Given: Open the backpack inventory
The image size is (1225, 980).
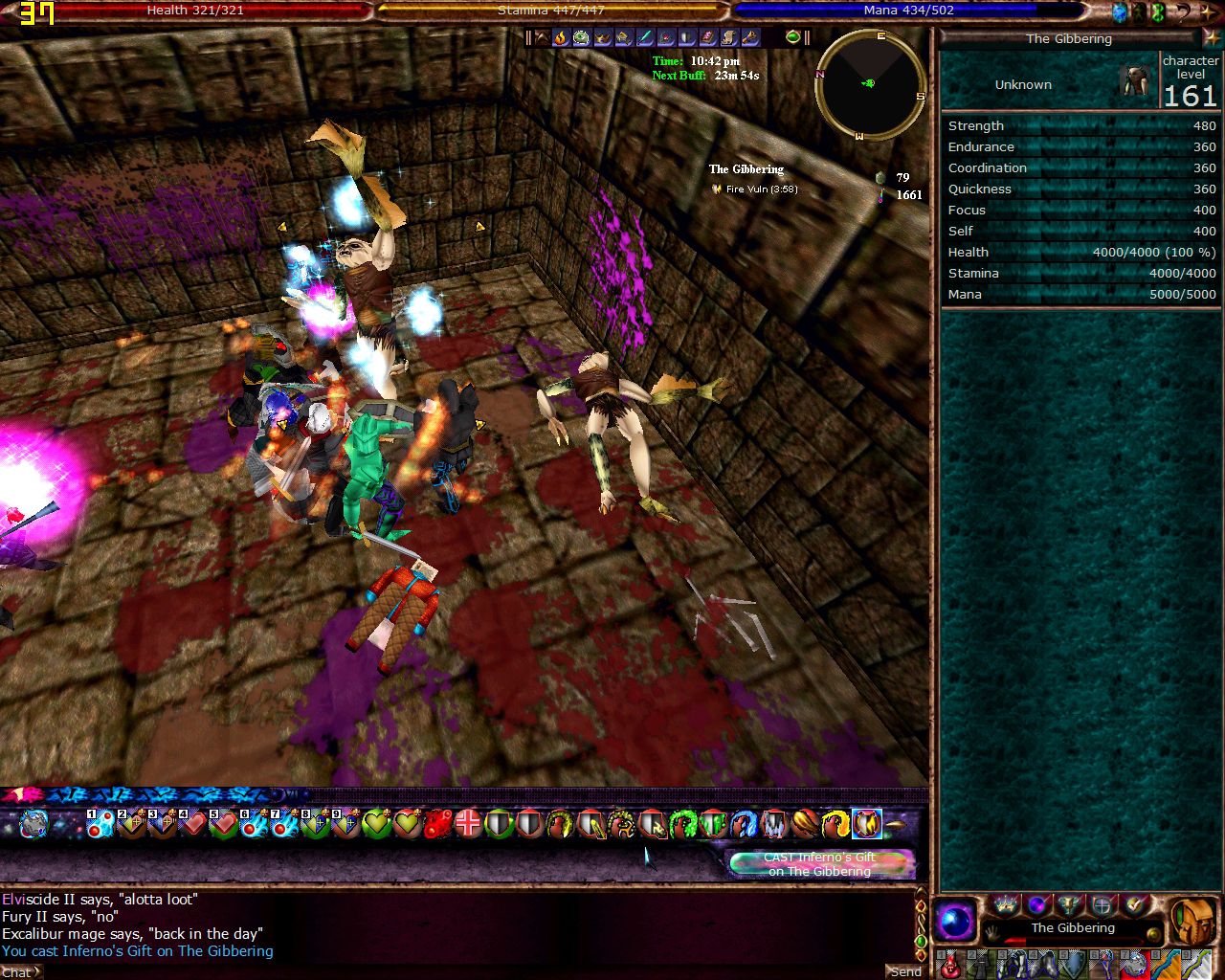Looking at the screenshot, I should click(x=1193, y=922).
